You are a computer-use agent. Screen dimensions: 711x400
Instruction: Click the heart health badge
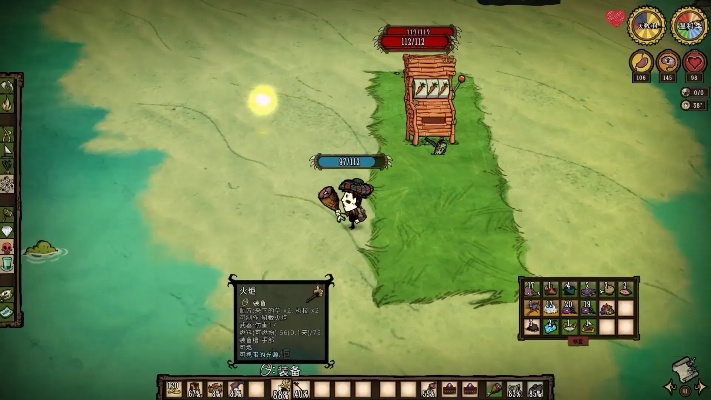click(x=694, y=64)
